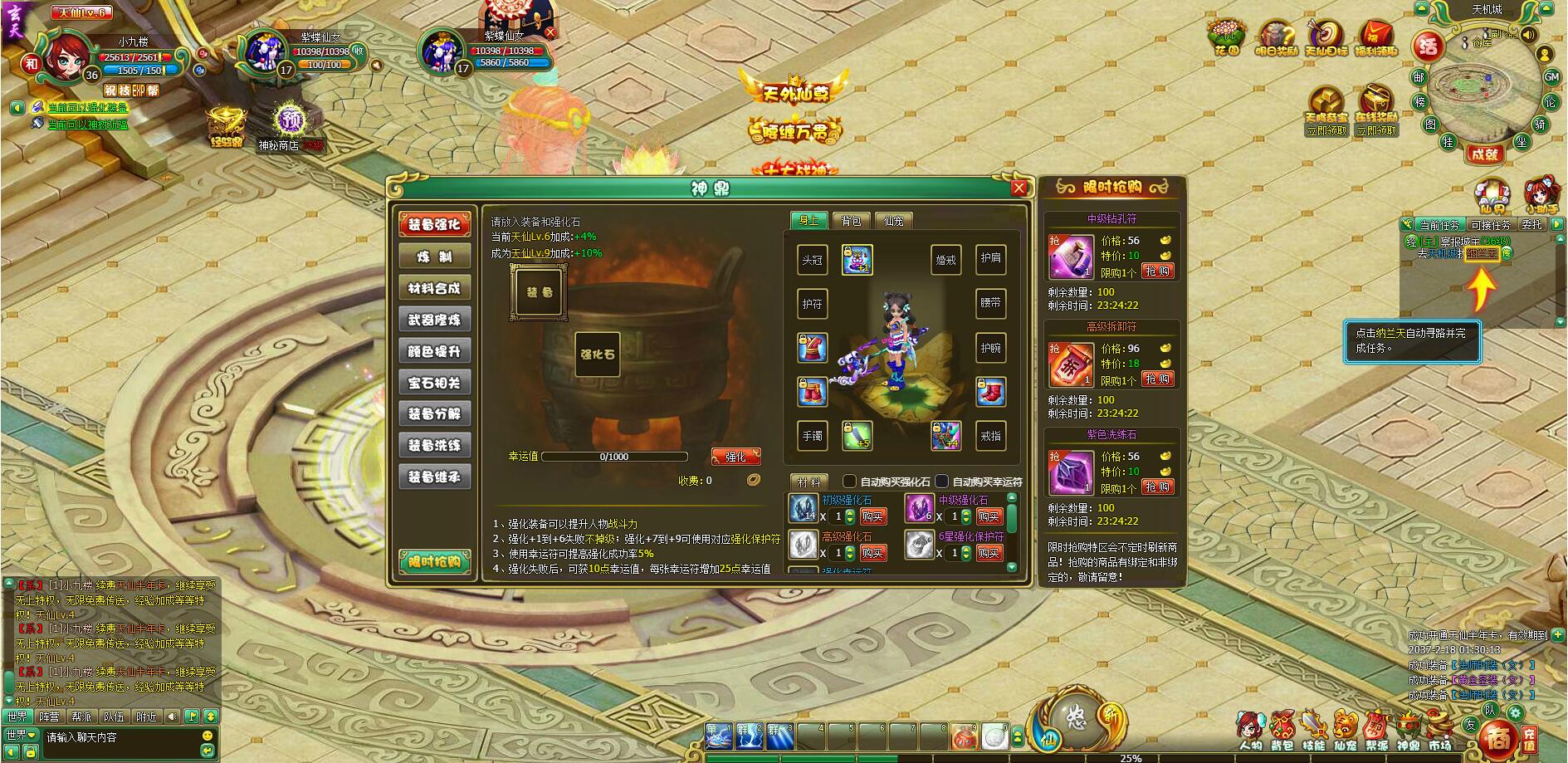Open the 宝石相关 gem section
This screenshot has height=763, width=1568.
pos(434,383)
